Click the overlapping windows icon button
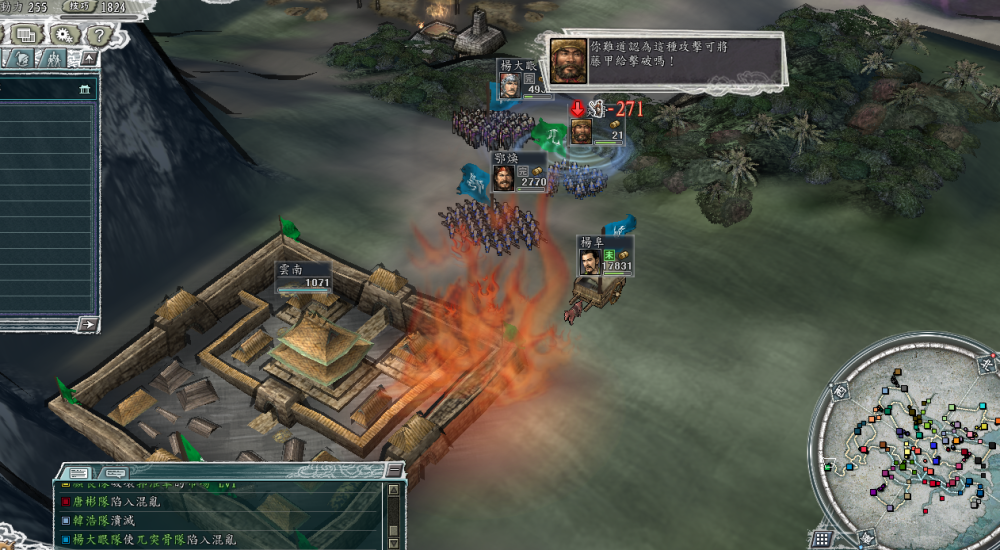 coord(25,34)
